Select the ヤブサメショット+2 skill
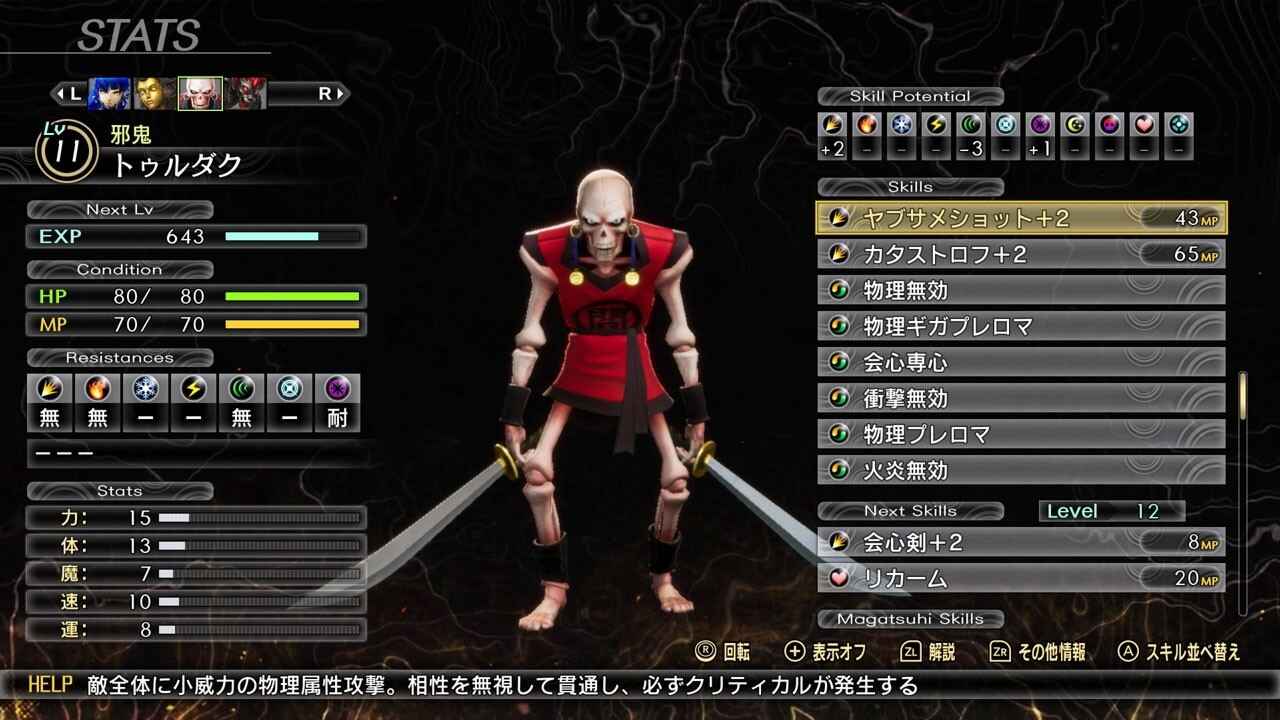 click(x=1021, y=218)
